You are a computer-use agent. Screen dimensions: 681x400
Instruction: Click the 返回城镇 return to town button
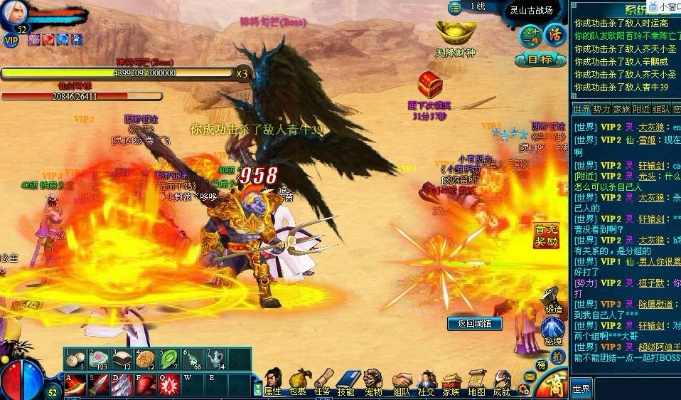click(x=473, y=323)
